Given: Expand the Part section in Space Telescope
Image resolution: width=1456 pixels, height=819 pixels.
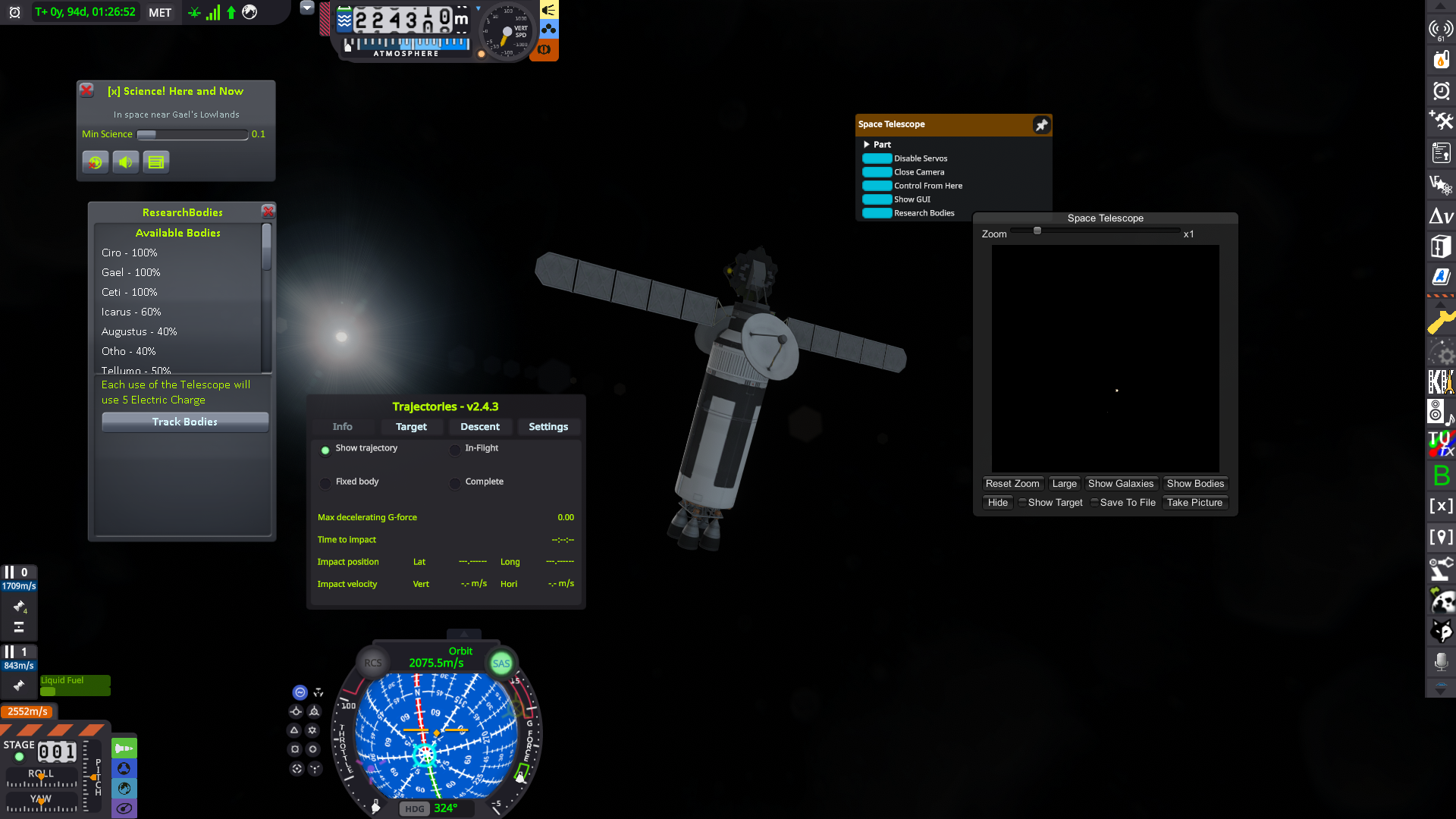Looking at the screenshot, I should (x=868, y=144).
